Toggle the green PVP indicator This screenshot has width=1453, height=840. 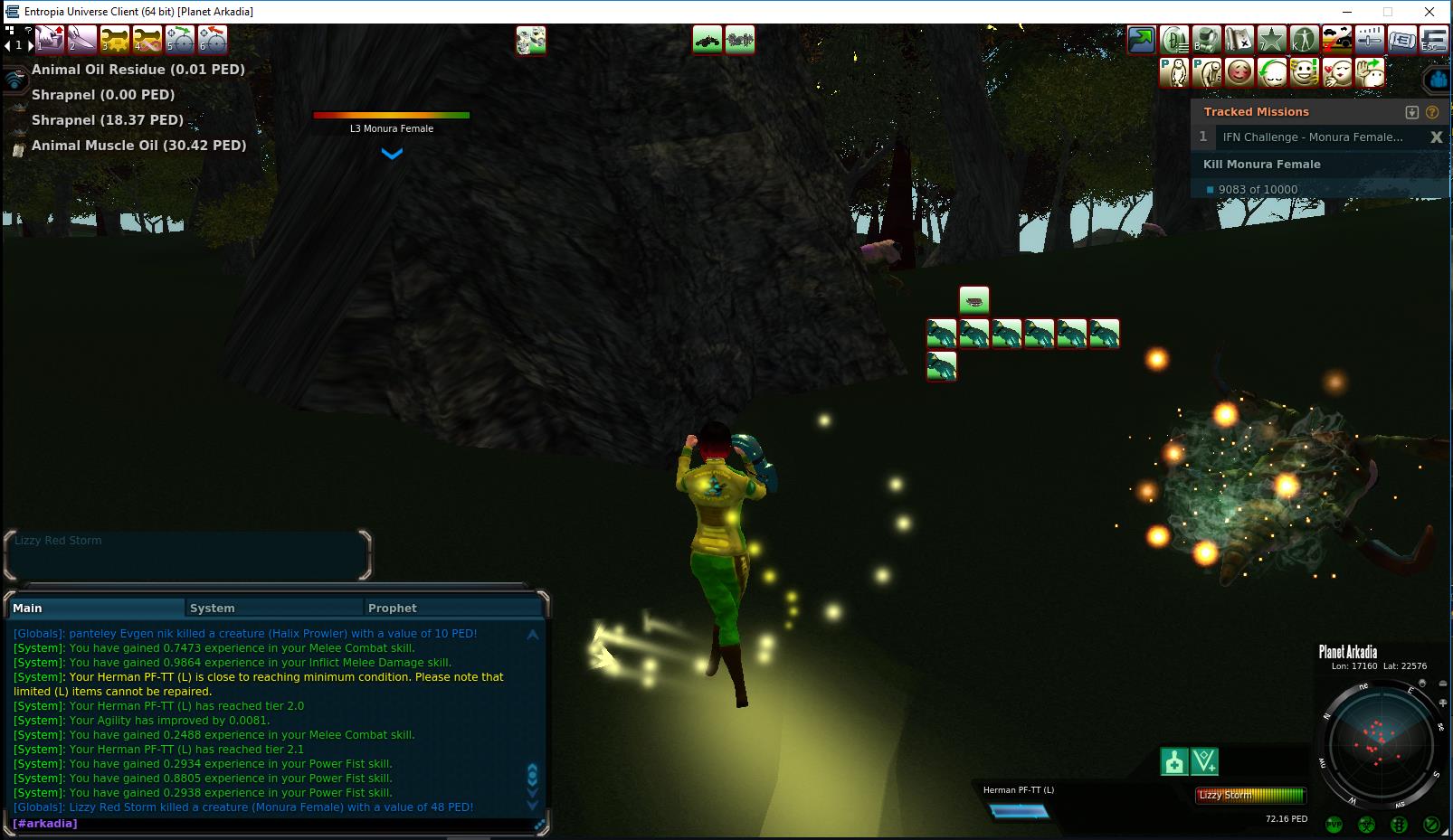[1334, 824]
